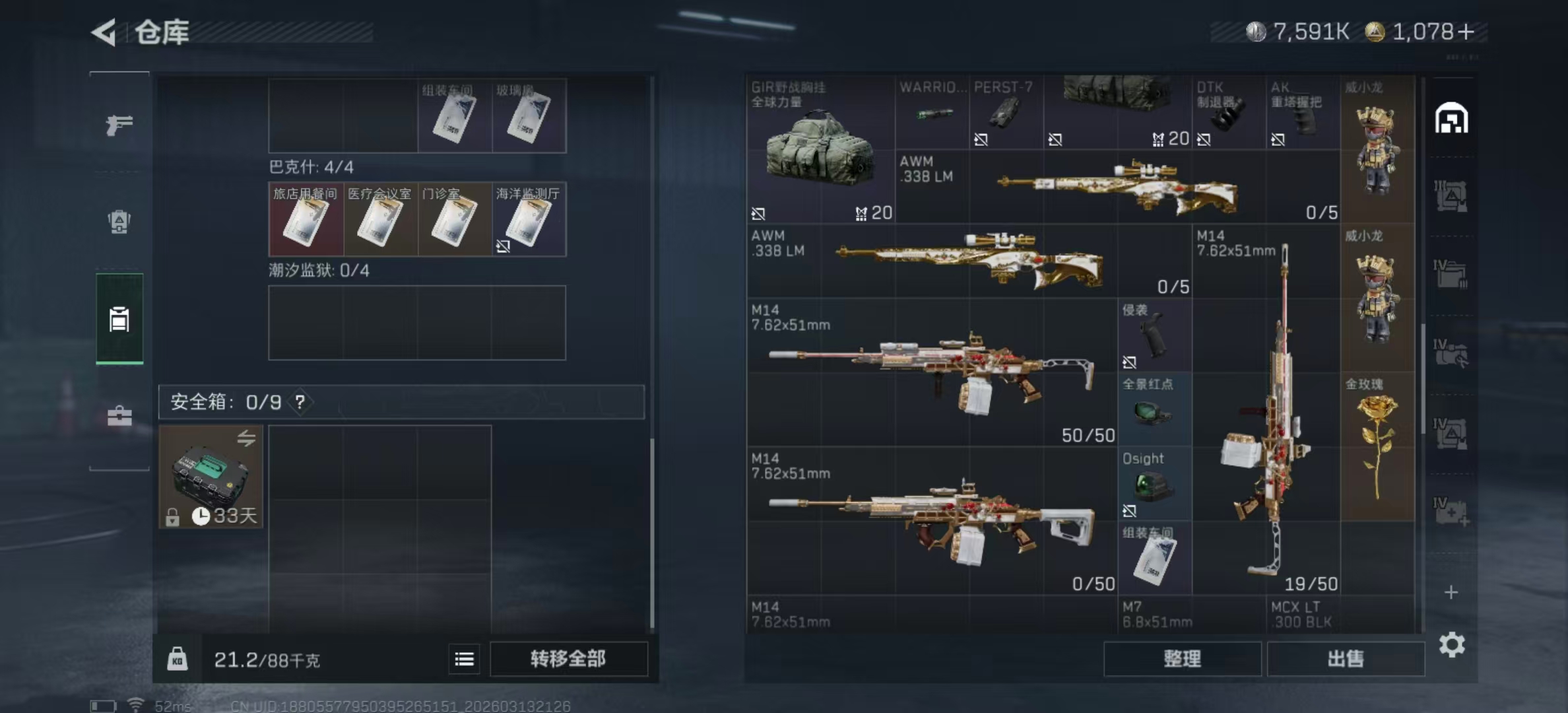The image size is (1568, 713).
Task: Sort the stash with 整理
Action: coord(1182,659)
